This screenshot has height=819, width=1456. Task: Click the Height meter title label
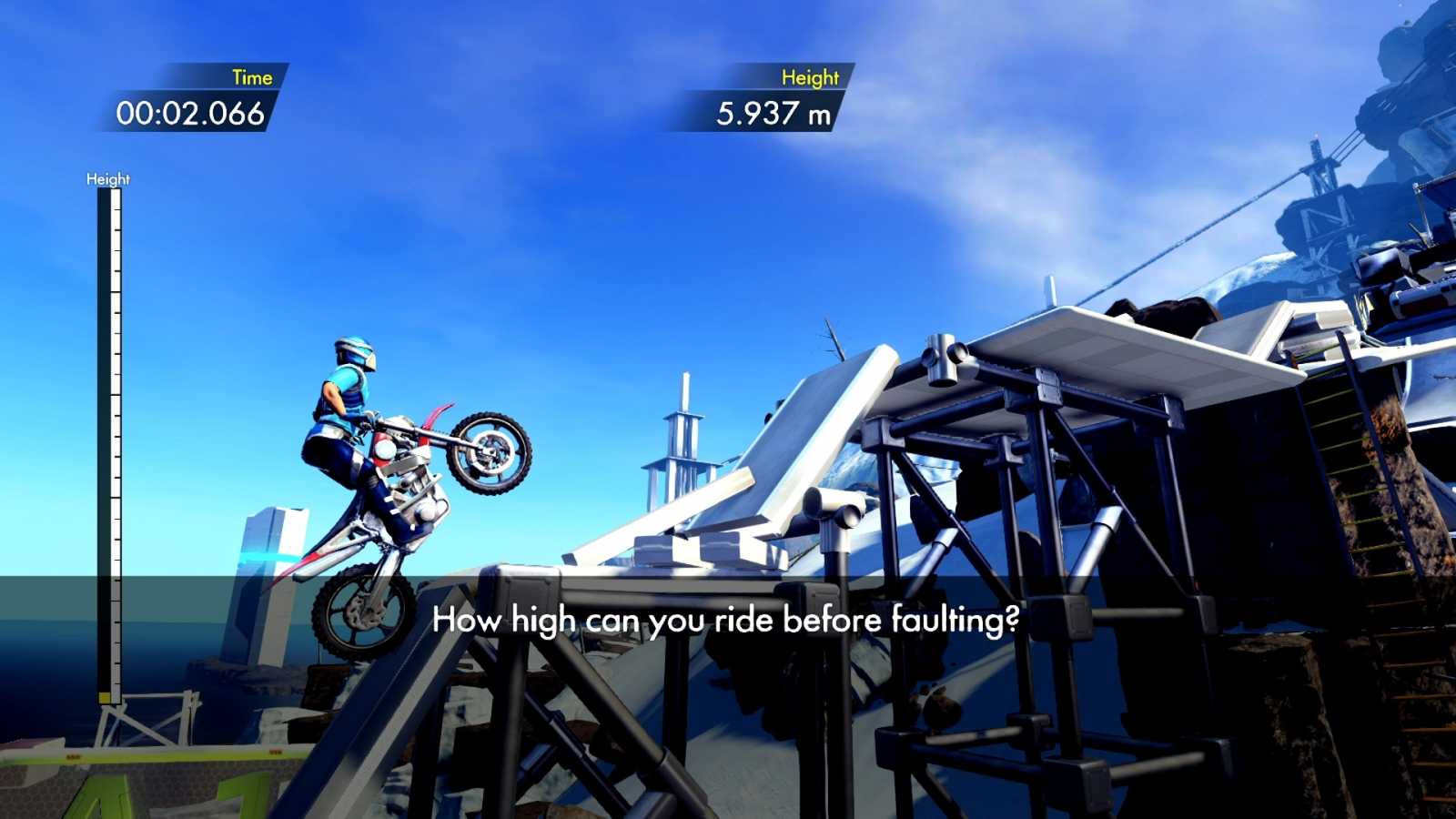click(108, 178)
